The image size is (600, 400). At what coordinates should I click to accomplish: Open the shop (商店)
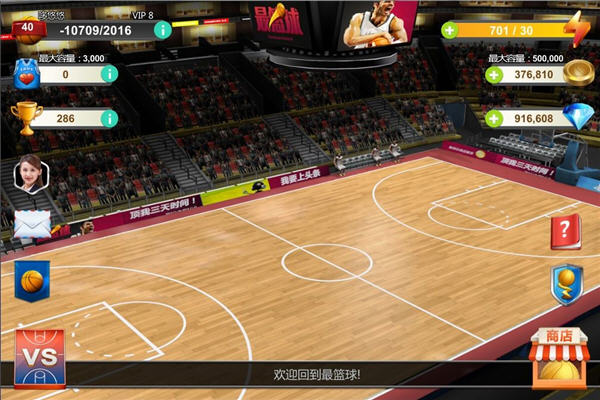[559, 358]
